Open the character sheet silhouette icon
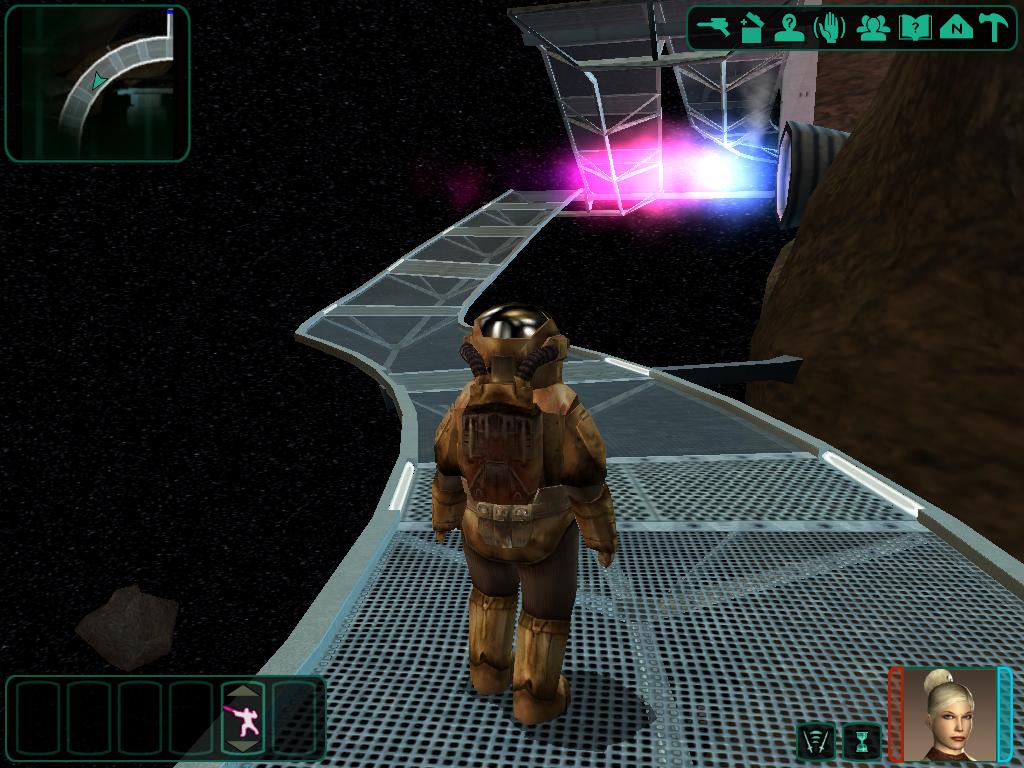 point(790,27)
